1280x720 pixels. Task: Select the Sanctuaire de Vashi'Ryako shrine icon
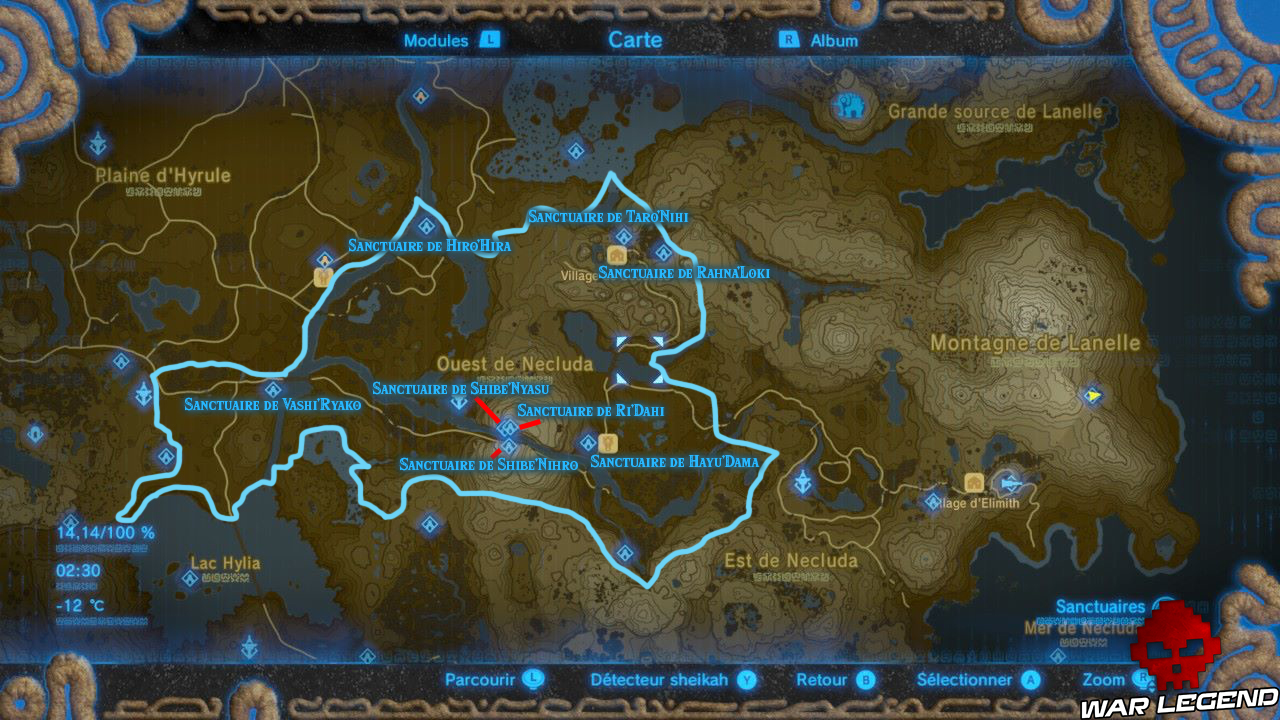tap(273, 388)
